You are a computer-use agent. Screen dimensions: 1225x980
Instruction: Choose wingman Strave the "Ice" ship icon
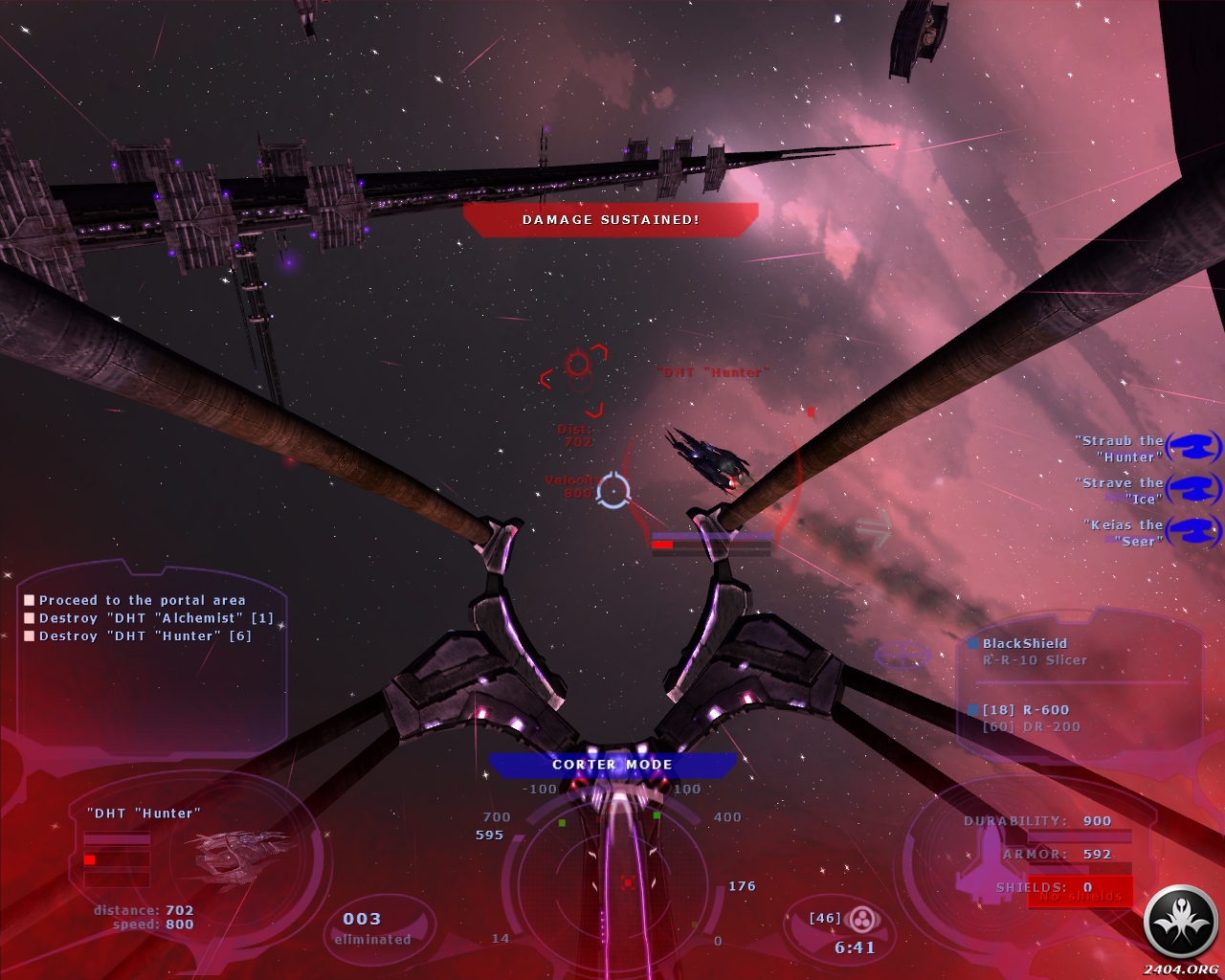1193,488
